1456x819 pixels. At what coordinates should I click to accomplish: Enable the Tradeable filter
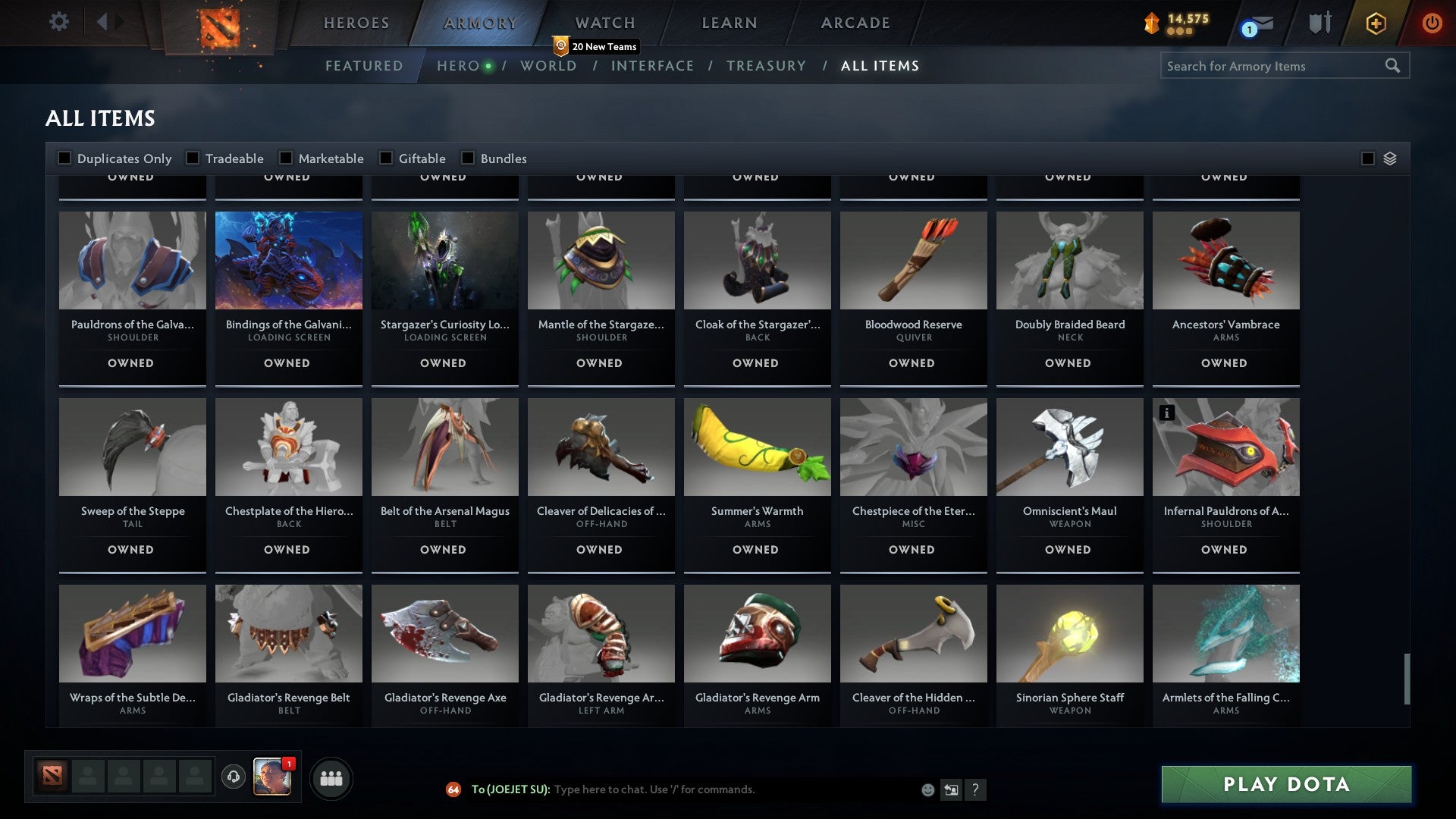click(193, 158)
